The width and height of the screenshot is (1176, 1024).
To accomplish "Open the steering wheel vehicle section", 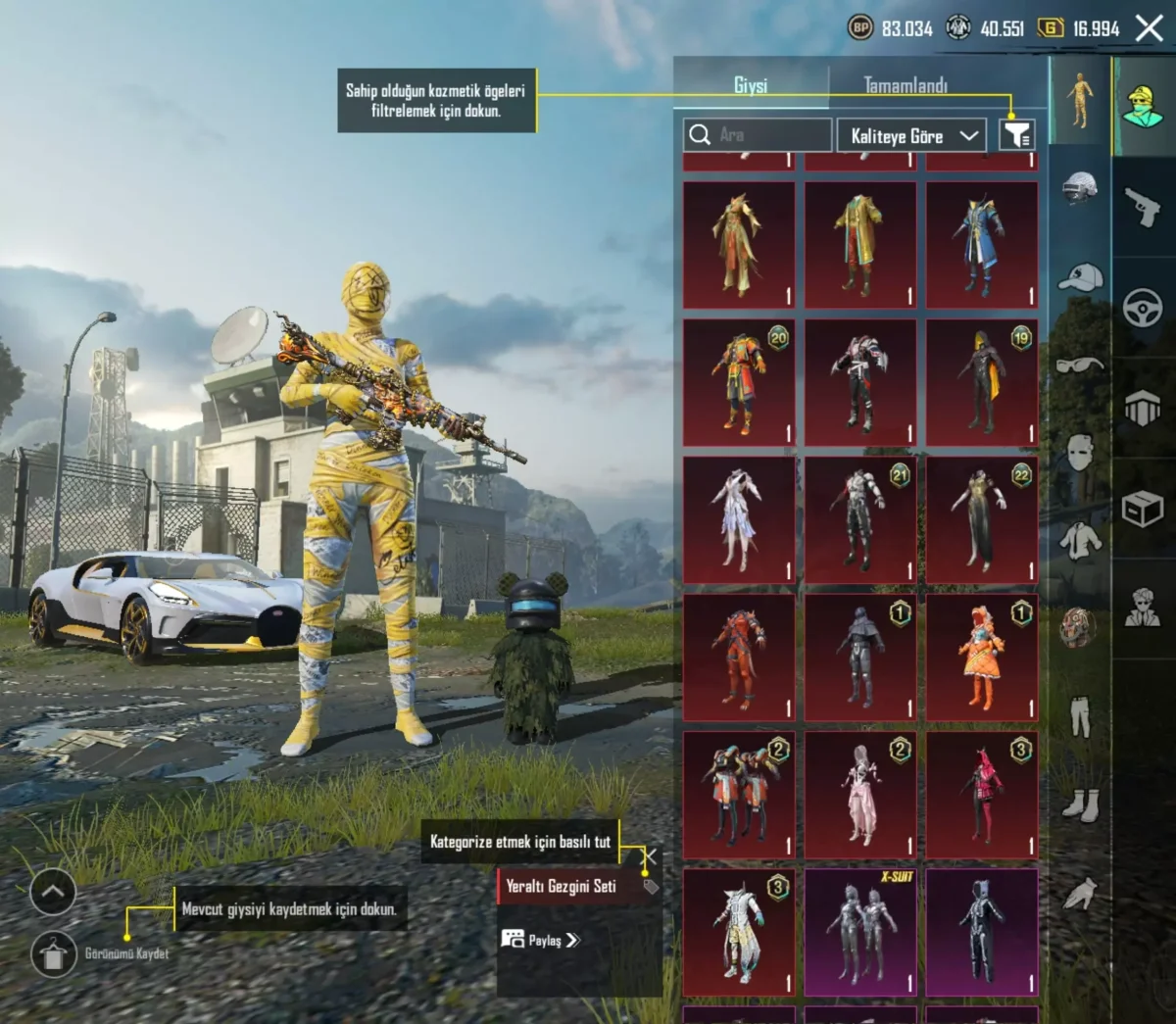I will [1143, 309].
